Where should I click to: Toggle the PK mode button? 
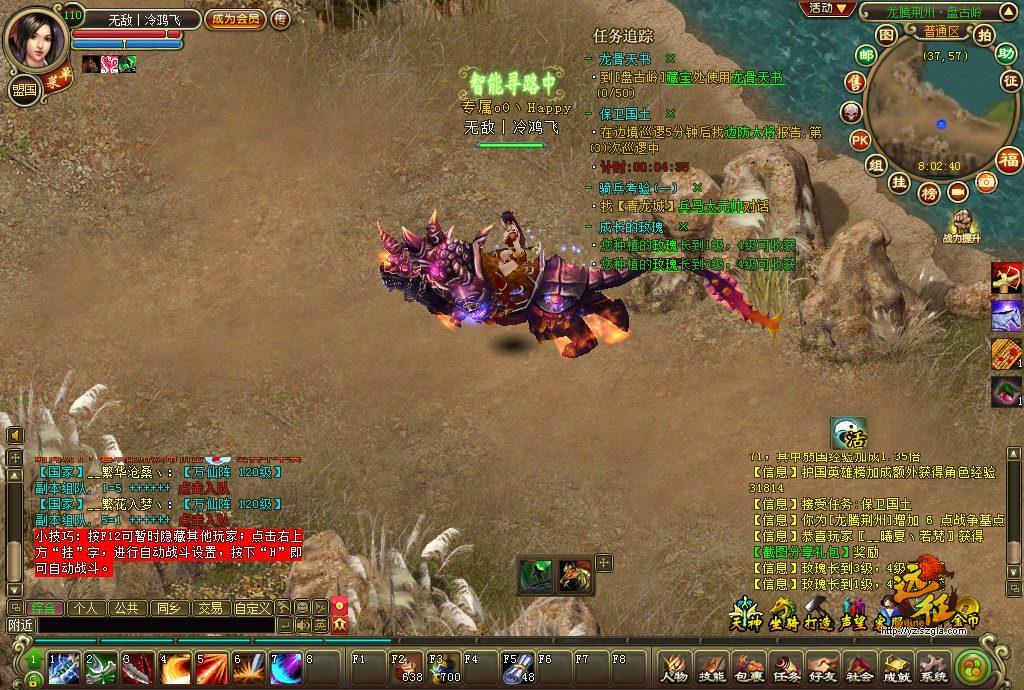pos(859,139)
